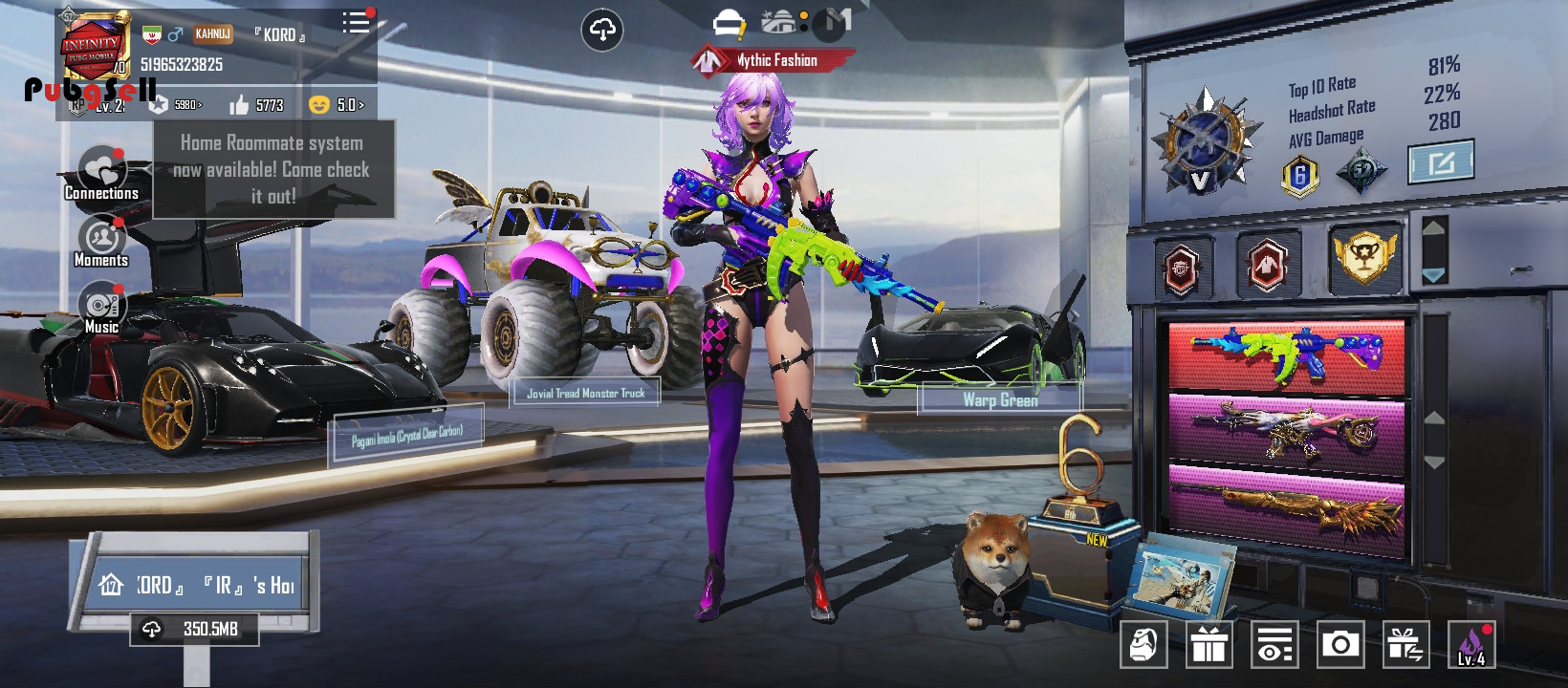Choose the colorful toy rifle skin slot
The height and width of the screenshot is (688, 1568).
1287,355
